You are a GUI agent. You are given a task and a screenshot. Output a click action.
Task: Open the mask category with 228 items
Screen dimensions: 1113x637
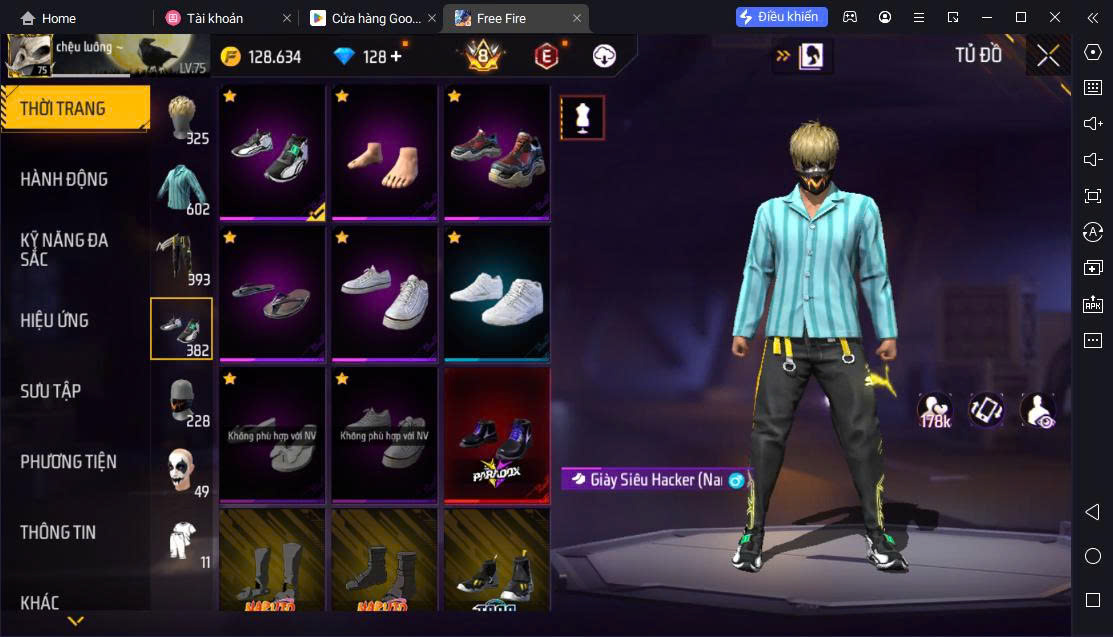pyautogui.click(x=182, y=401)
